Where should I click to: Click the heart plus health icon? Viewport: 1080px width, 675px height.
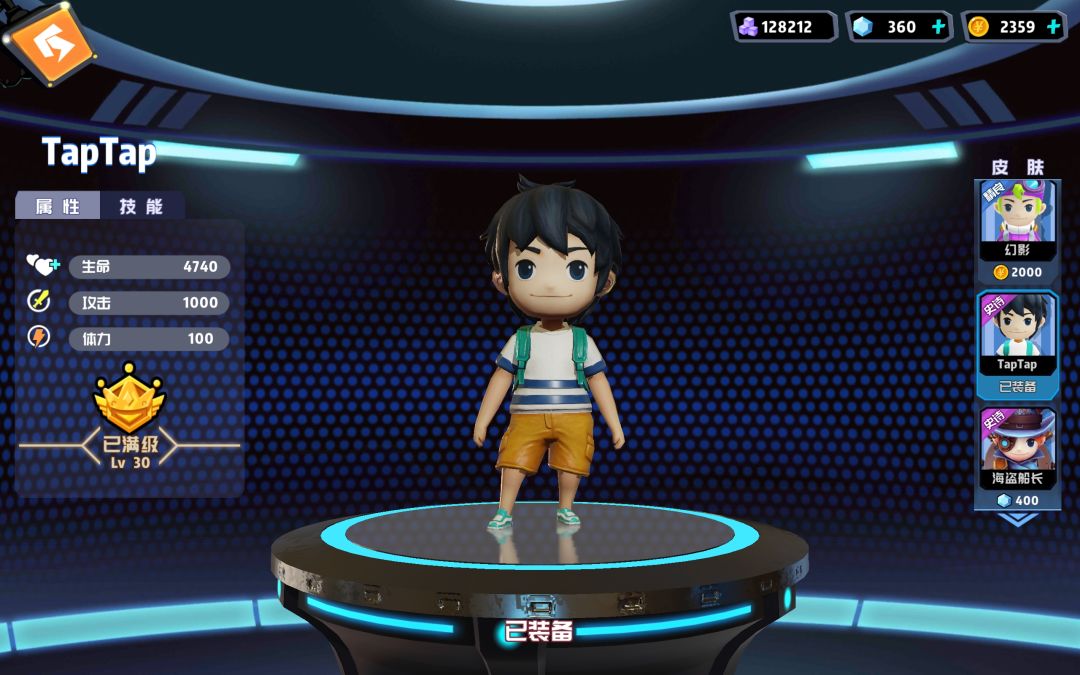(43, 266)
